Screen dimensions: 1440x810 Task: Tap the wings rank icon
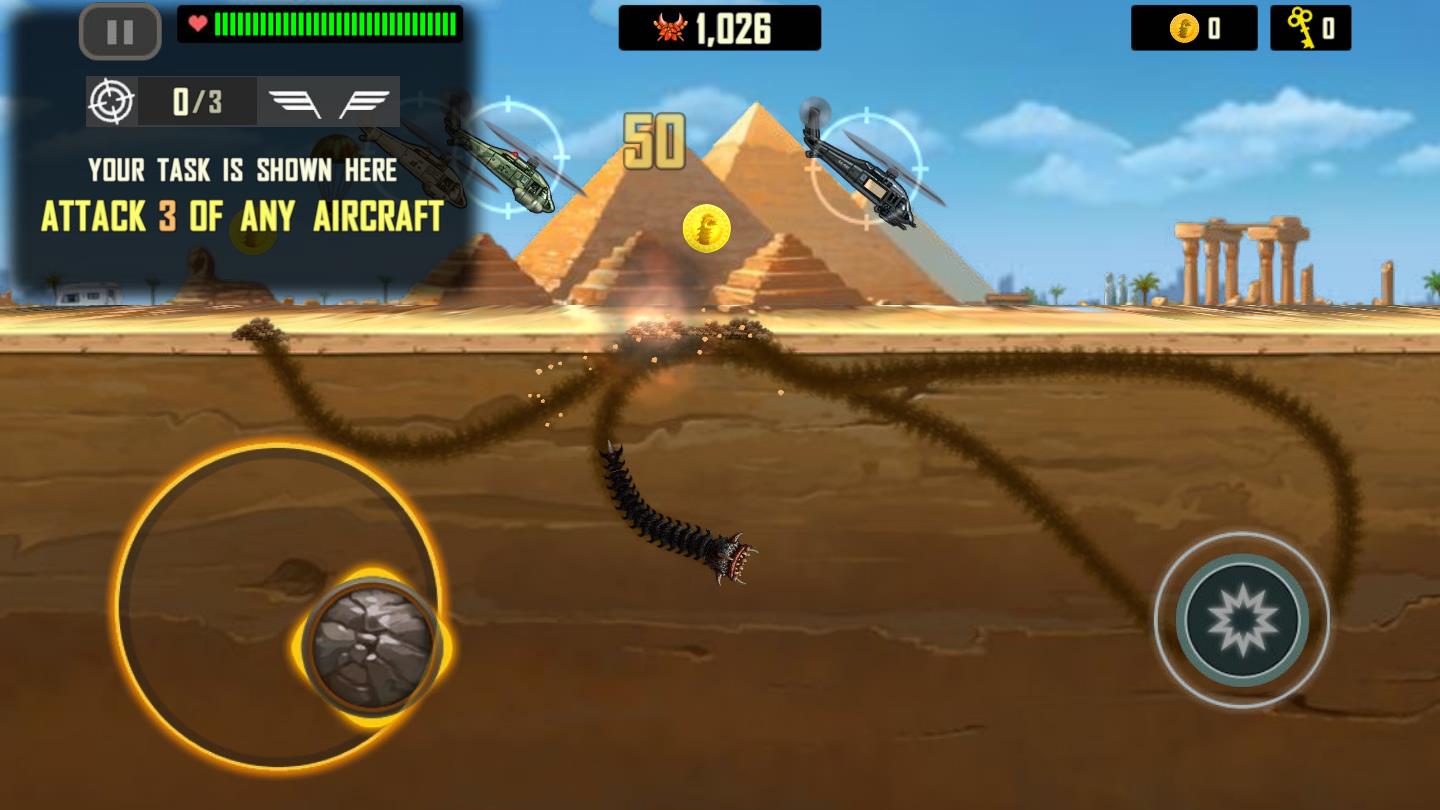tap(330, 101)
